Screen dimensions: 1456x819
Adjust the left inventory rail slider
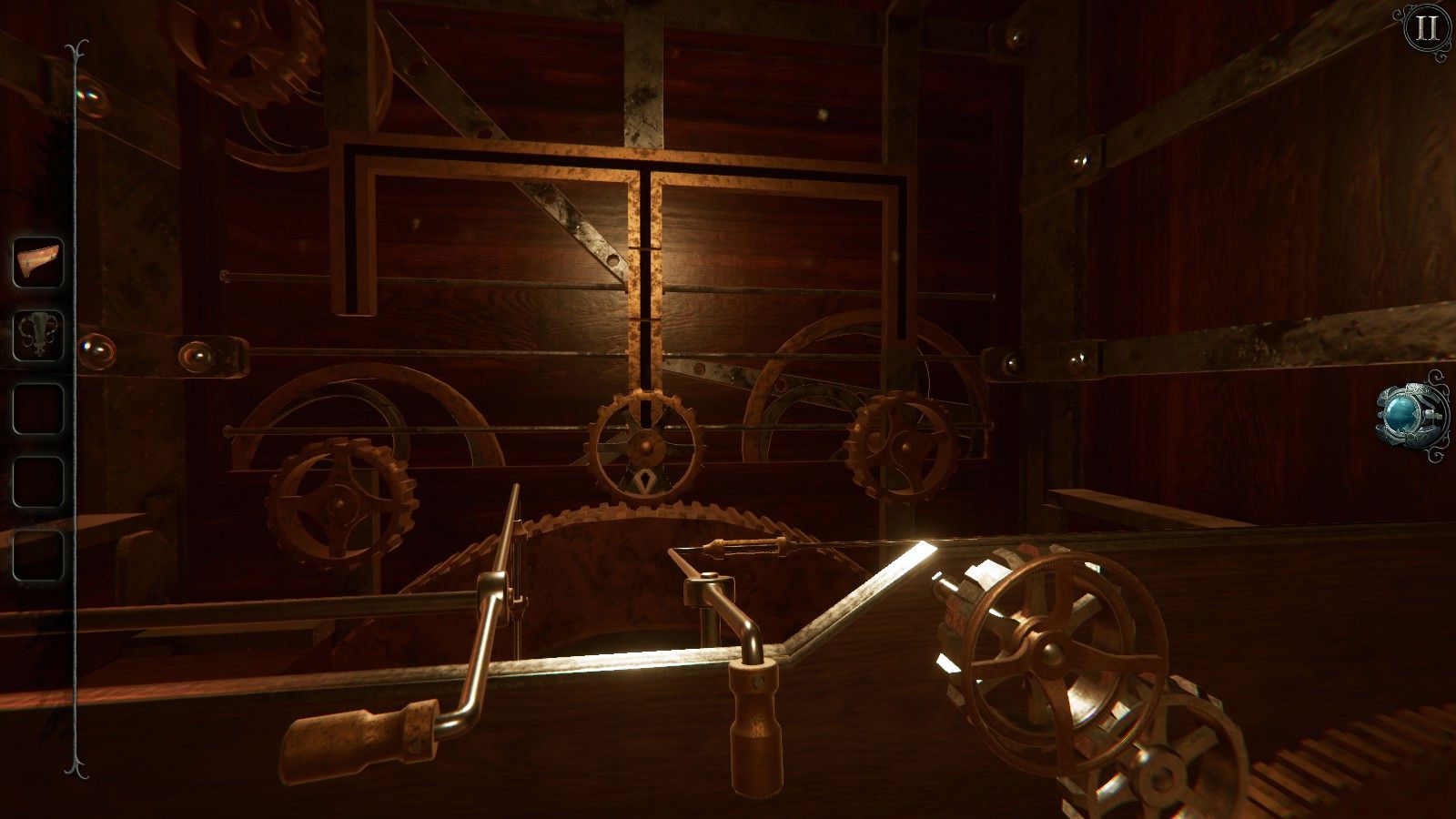(73, 409)
